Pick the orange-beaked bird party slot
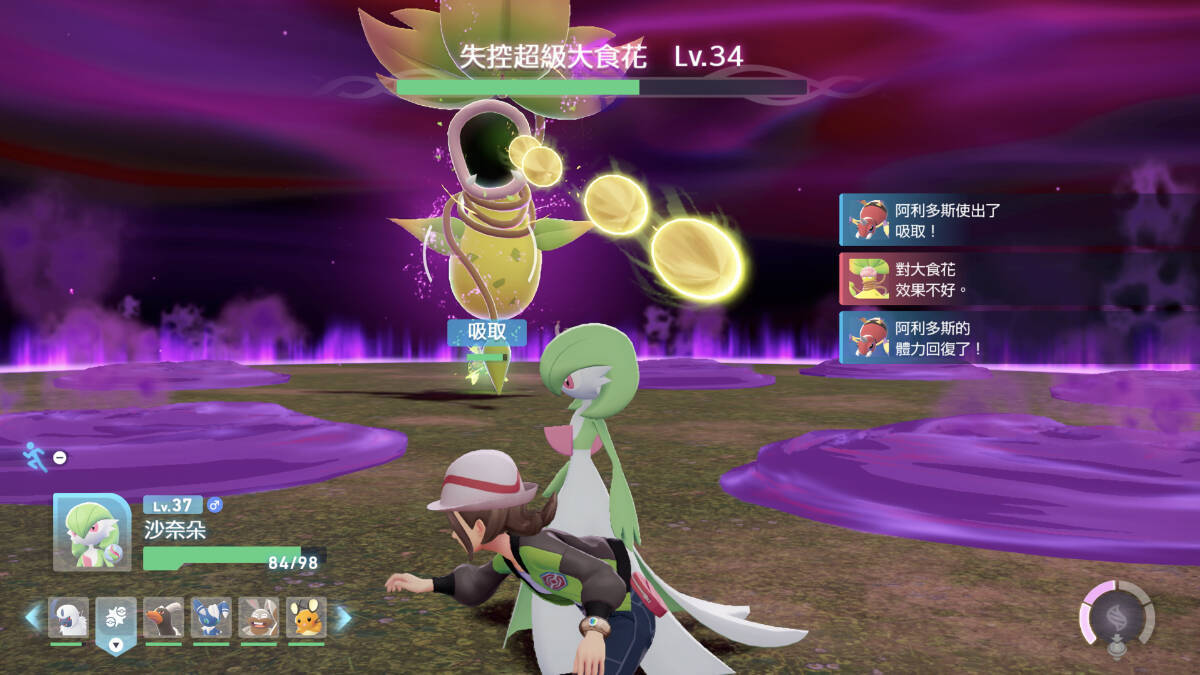 163,619
